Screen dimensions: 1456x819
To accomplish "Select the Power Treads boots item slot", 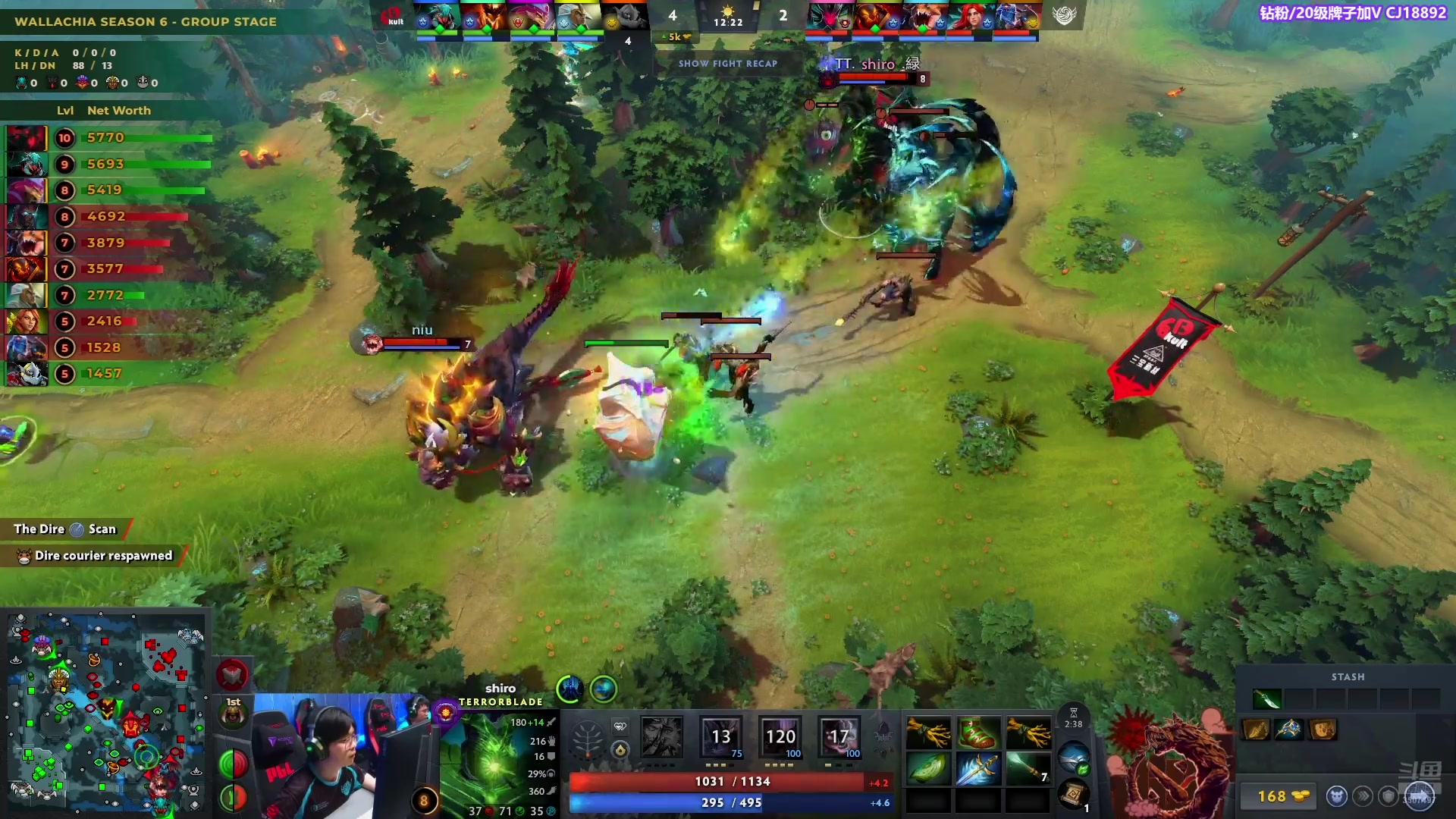I will [x=977, y=733].
